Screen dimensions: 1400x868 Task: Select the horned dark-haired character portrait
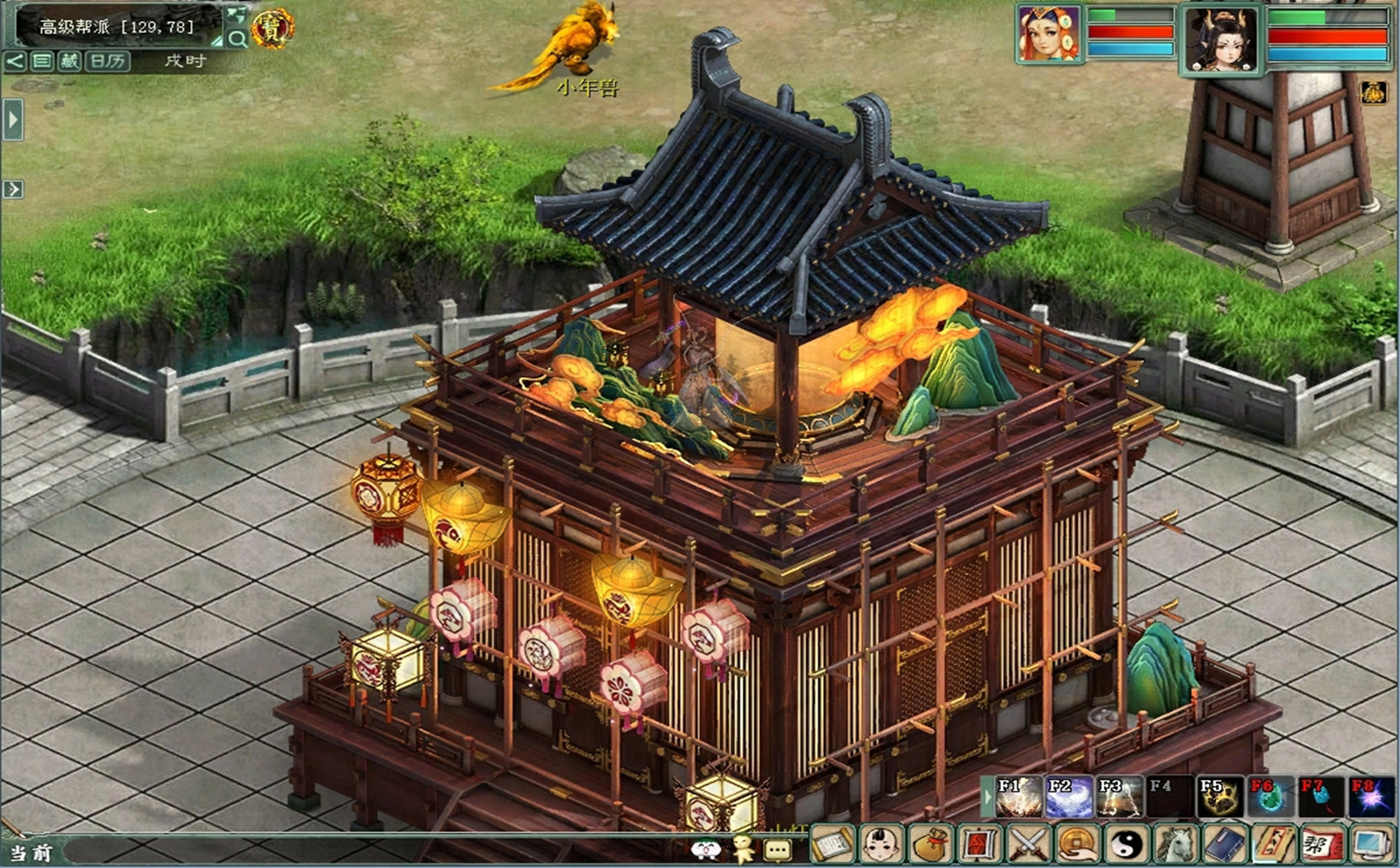tap(1220, 40)
